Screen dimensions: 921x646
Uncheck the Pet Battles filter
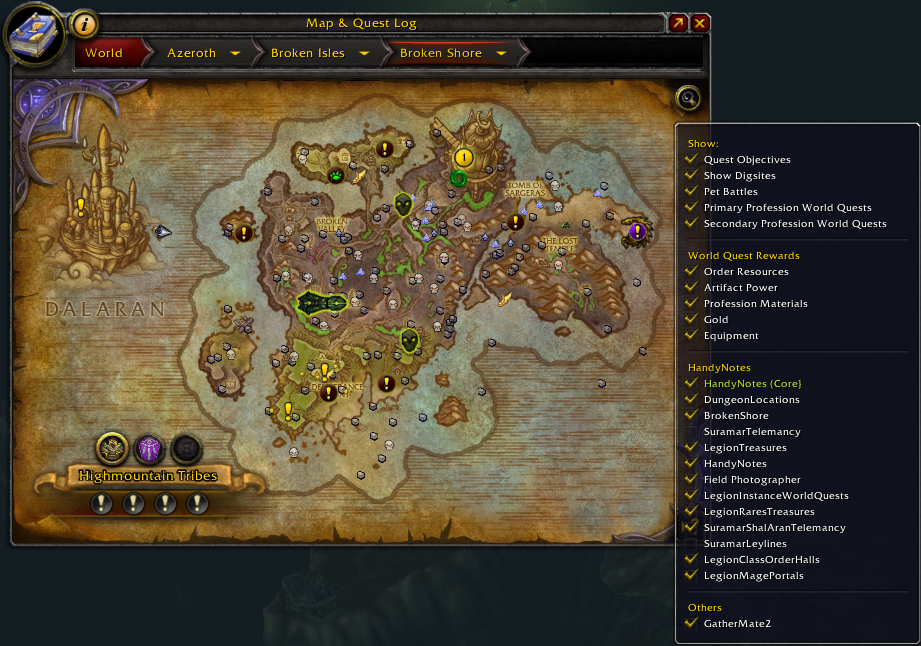coord(730,192)
